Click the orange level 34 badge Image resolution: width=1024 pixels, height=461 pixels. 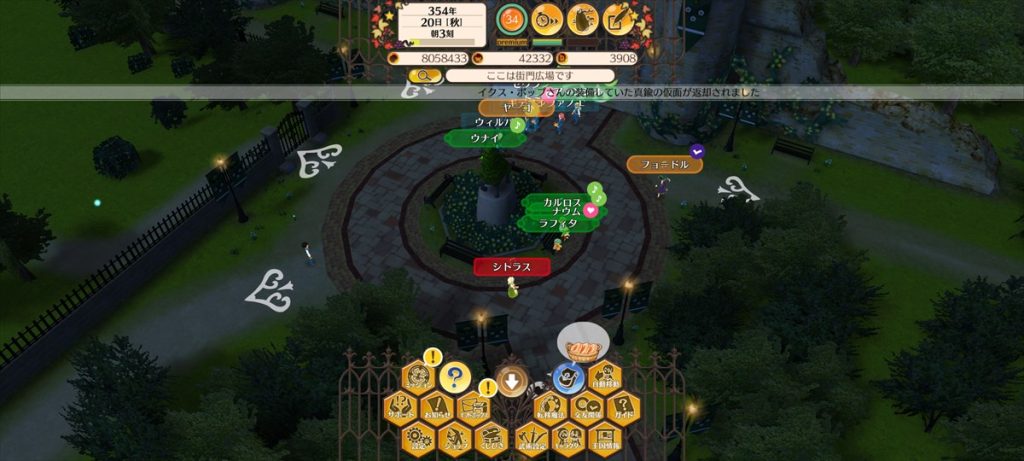click(511, 18)
